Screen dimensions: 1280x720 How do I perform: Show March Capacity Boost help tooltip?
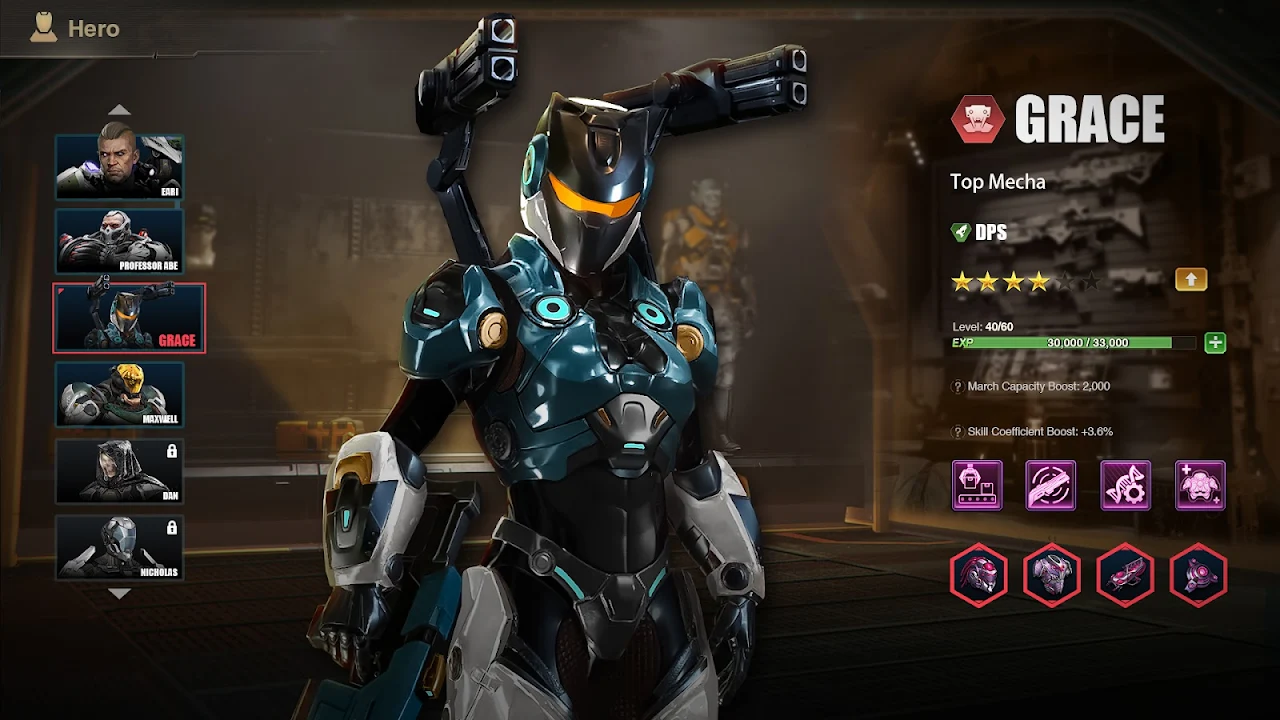tap(958, 387)
